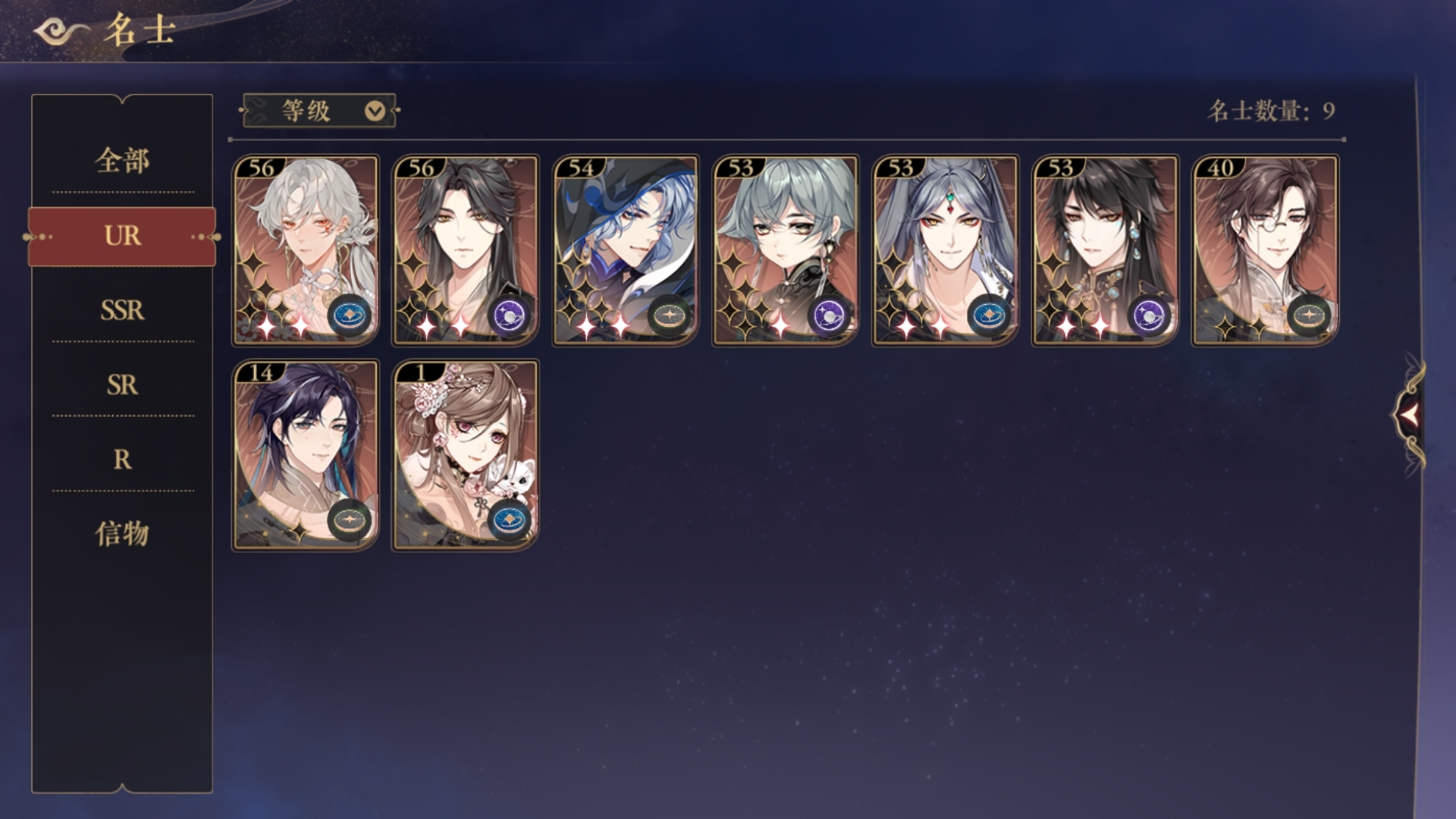The height and width of the screenshot is (819, 1456).
Task: Select the level 53 card with forehead jewel
Action: pyautogui.click(x=945, y=250)
